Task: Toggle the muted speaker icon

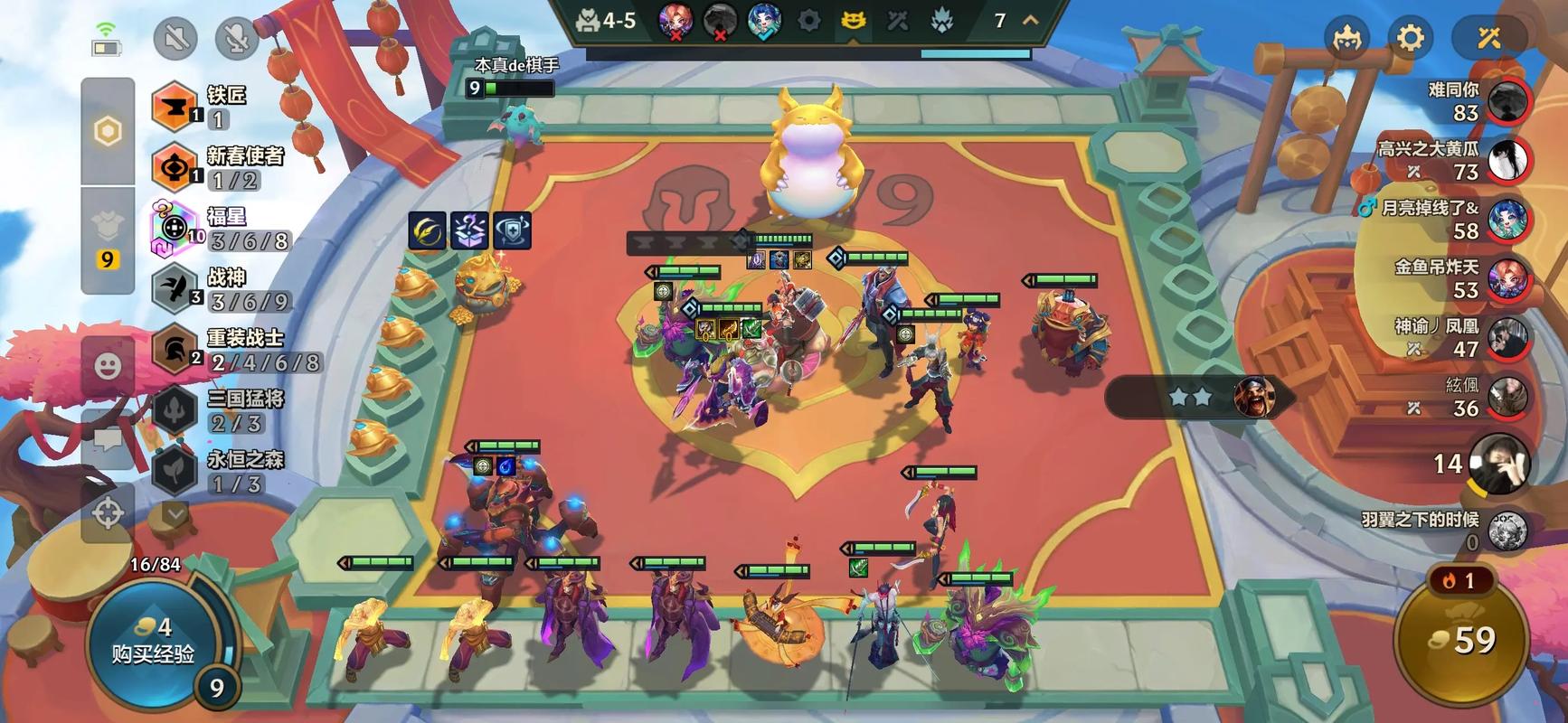Action: [175, 38]
